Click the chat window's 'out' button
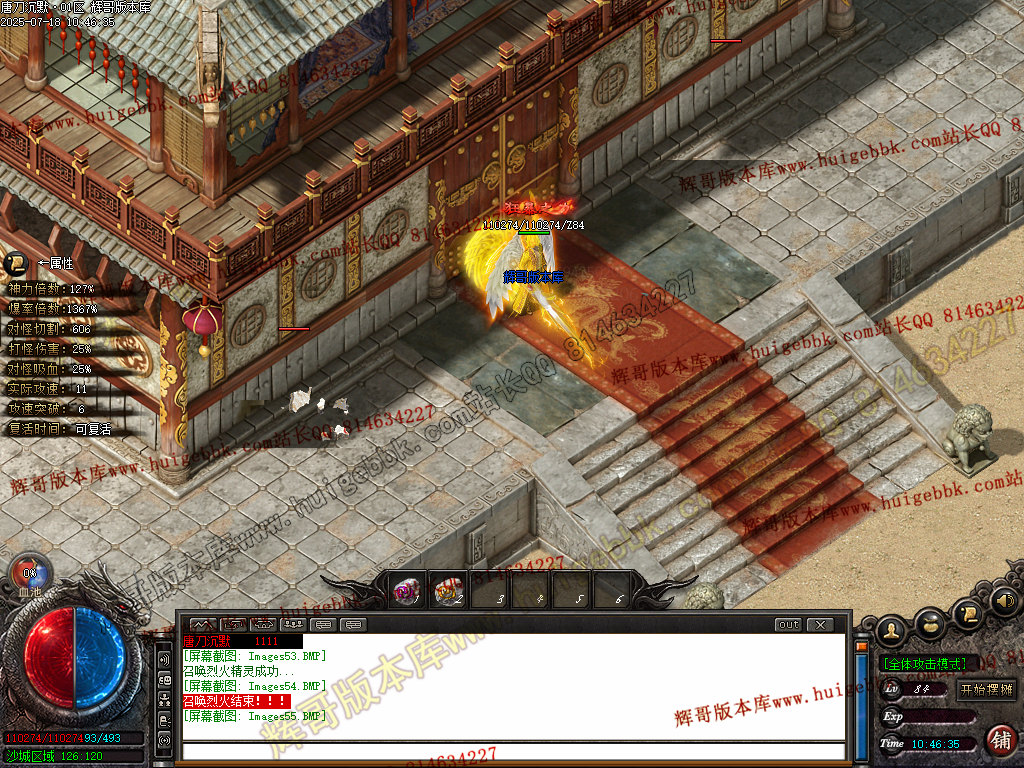This screenshot has width=1024, height=768. pos(789,625)
